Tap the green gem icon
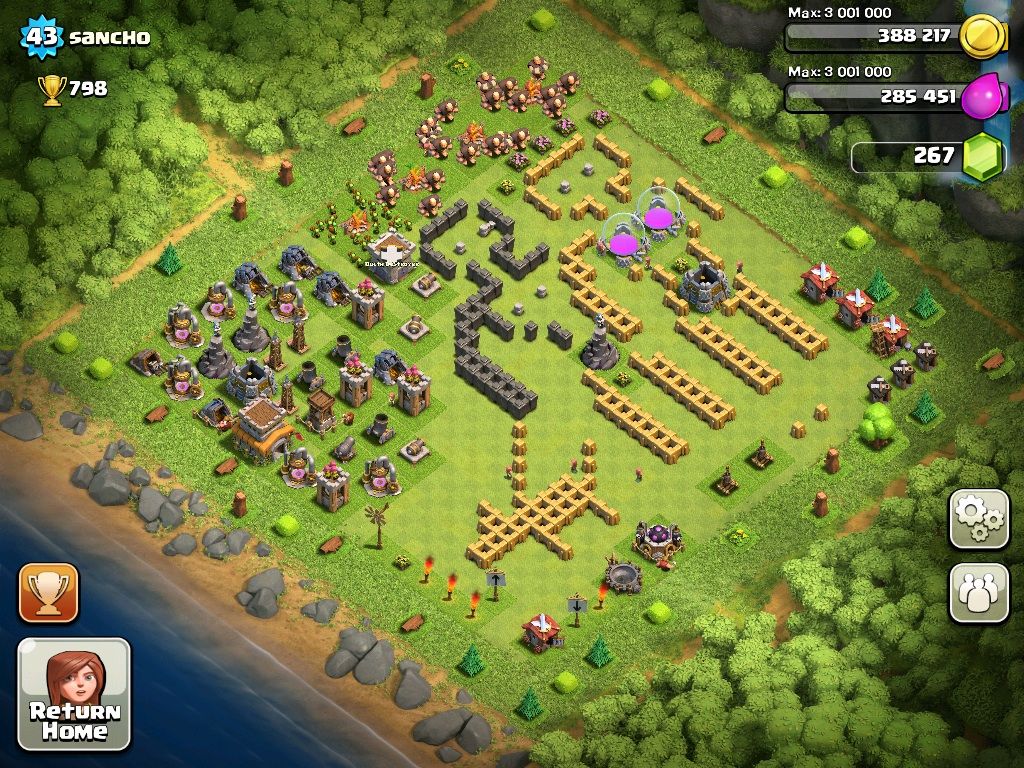Viewport: 1024px width, 768px height. [982, 157]
